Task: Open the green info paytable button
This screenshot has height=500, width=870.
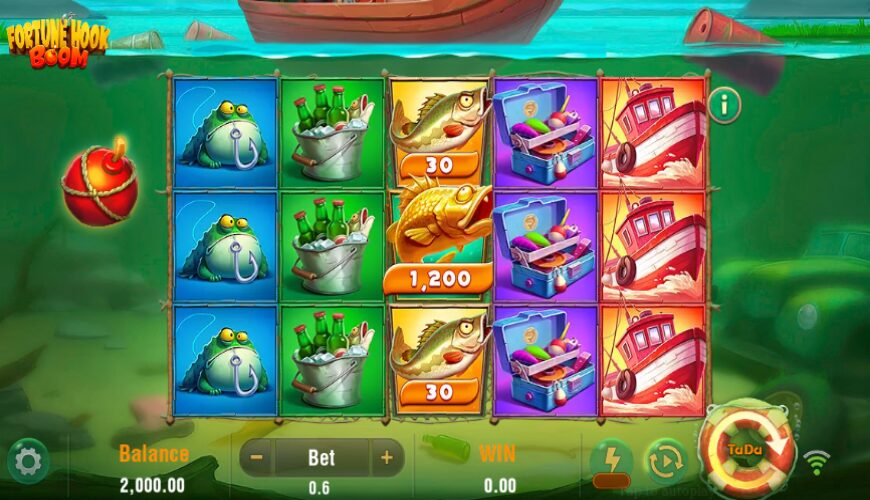Action: coord(724,102)
